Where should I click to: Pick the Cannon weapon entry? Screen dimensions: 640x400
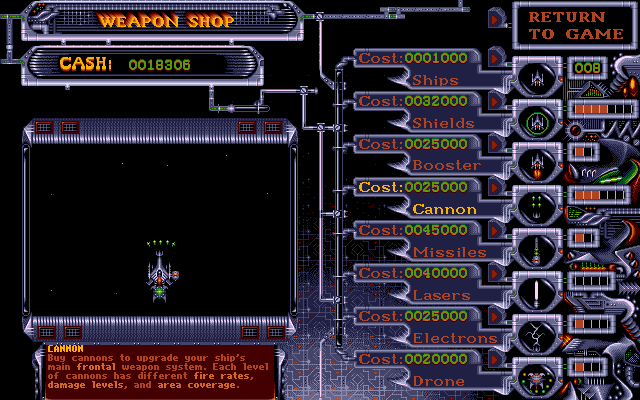[445, 209]
